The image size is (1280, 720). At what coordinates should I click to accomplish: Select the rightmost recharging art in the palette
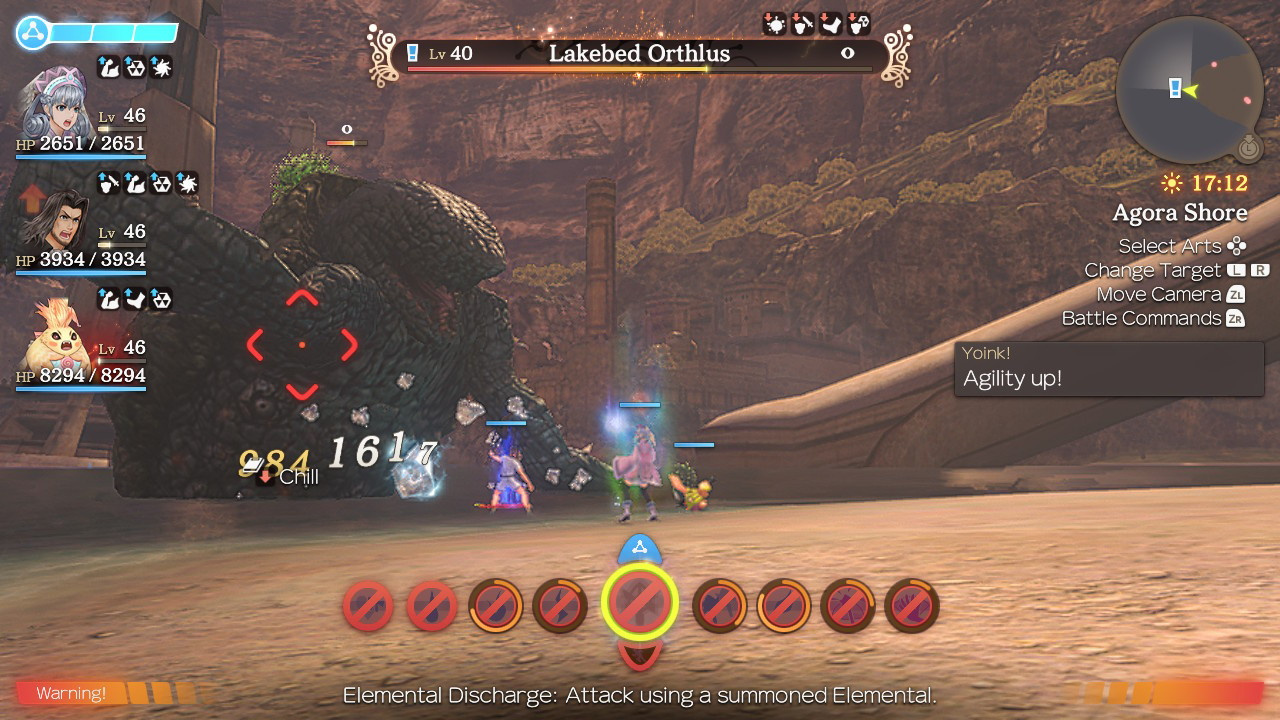[x=912, y=605]
